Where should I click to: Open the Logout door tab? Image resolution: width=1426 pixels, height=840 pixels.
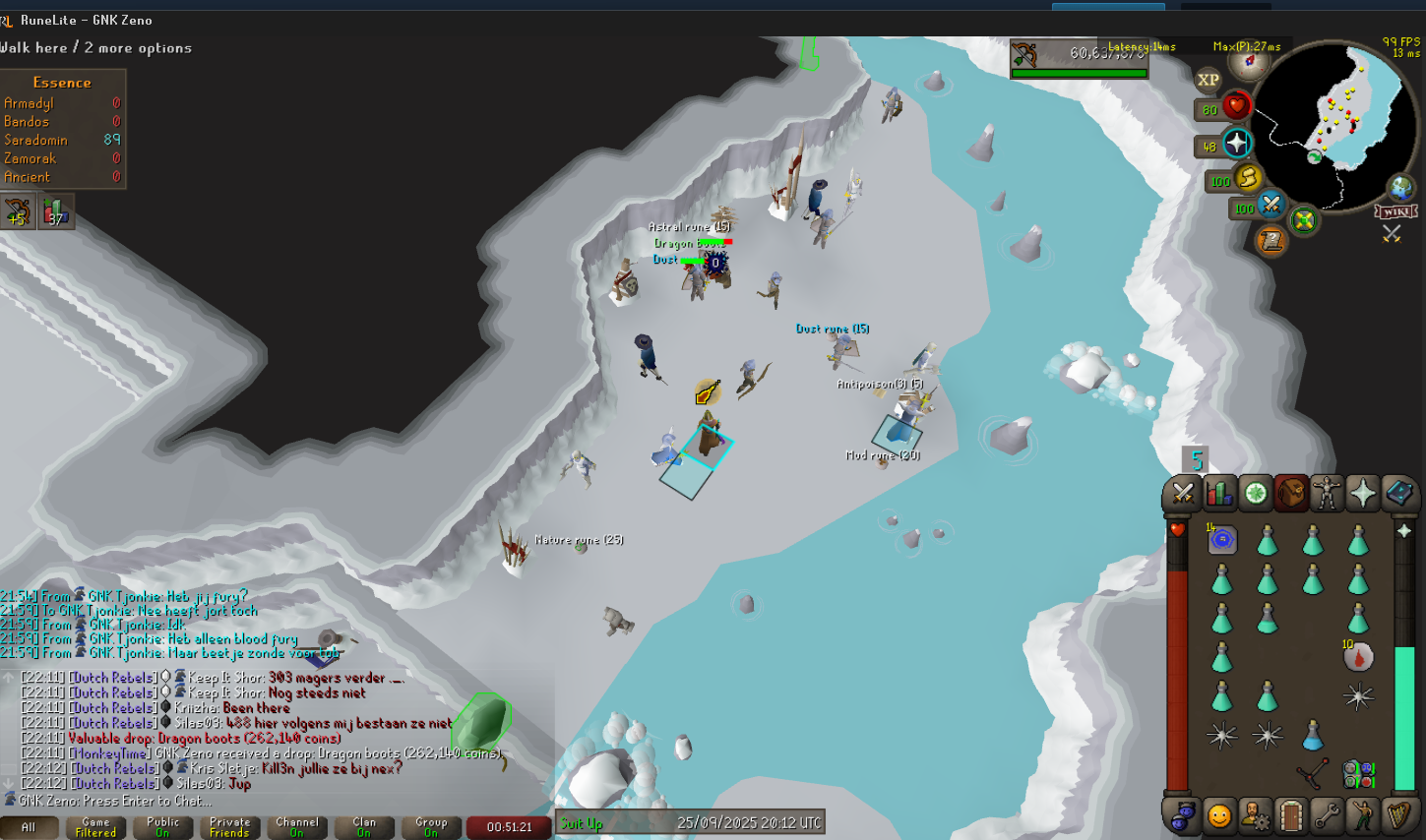click(x=1291, y=815)
